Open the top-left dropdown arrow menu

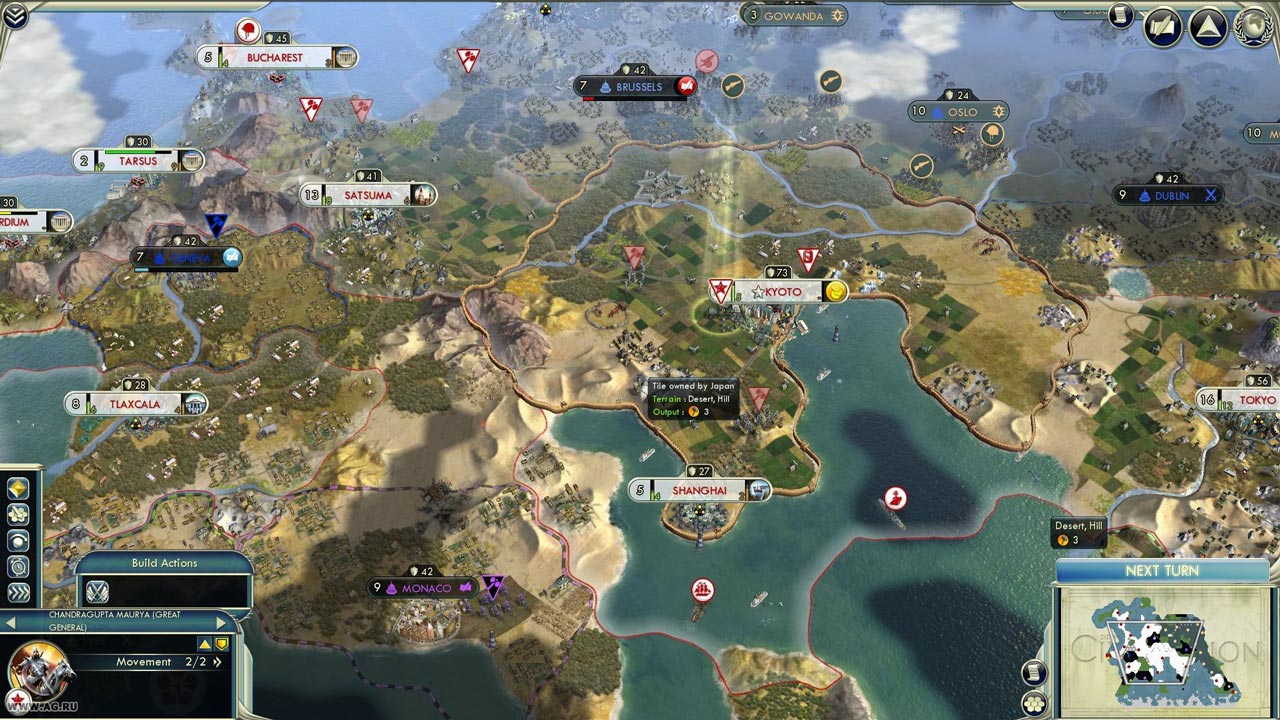pos(15,14)
